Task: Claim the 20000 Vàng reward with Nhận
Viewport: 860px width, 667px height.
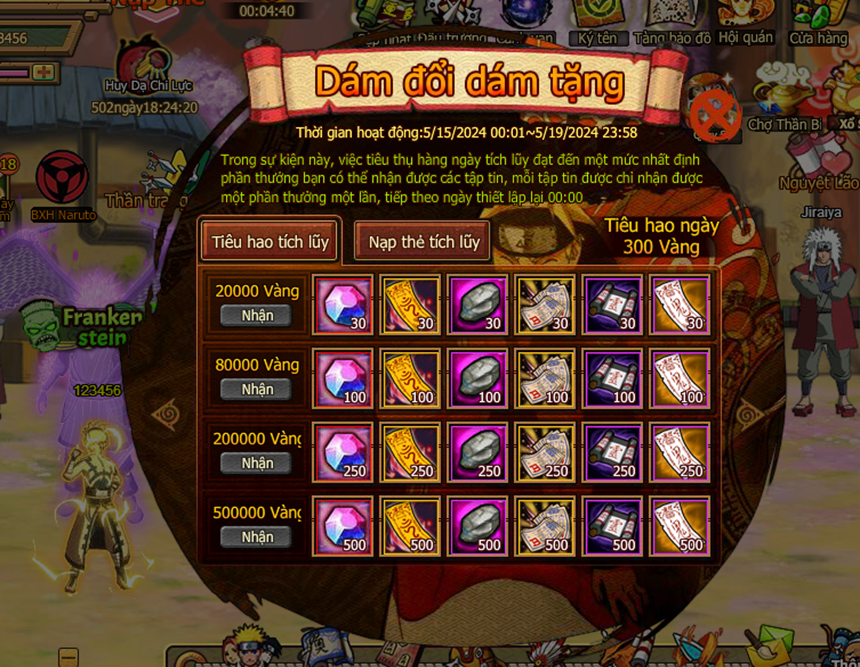Action: (x=257, y=316)
